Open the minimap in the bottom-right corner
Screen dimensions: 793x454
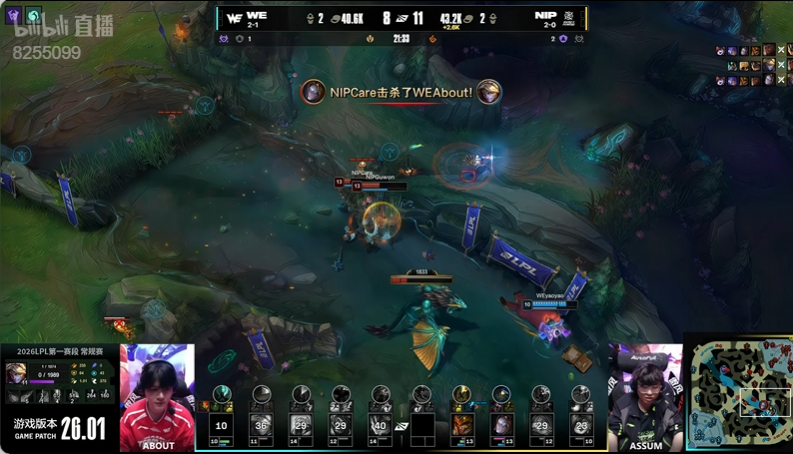point(738,393)
